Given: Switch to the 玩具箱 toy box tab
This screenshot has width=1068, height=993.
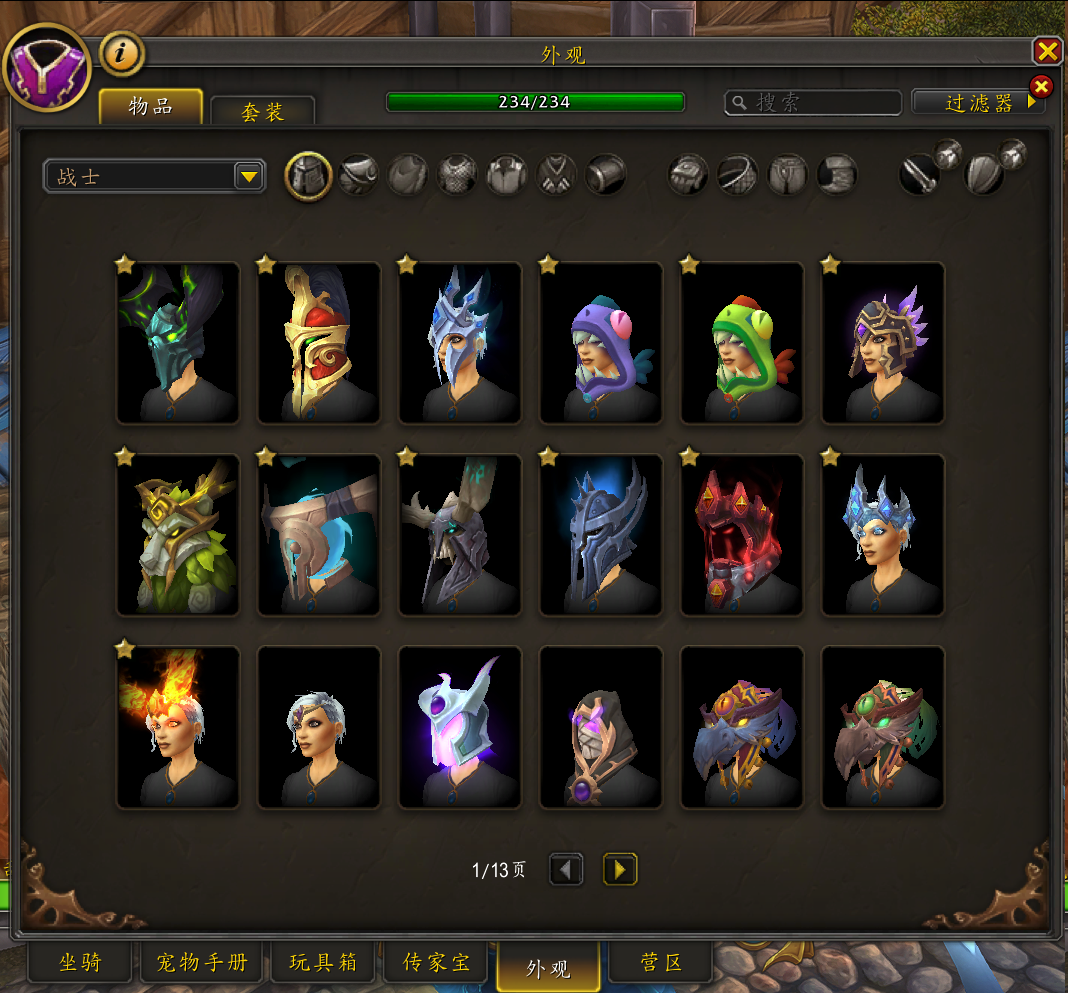Looking at the screenshot, I should 323,963.
